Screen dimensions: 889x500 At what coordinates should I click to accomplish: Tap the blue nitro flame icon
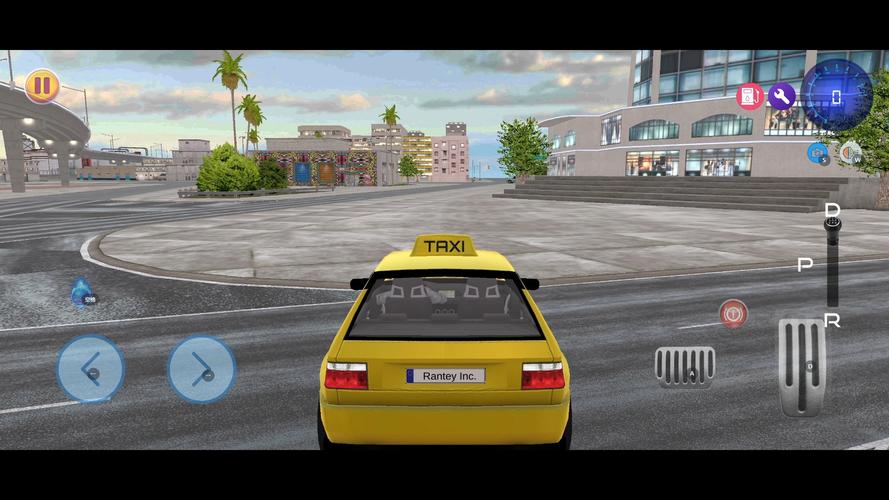(81, 292)
